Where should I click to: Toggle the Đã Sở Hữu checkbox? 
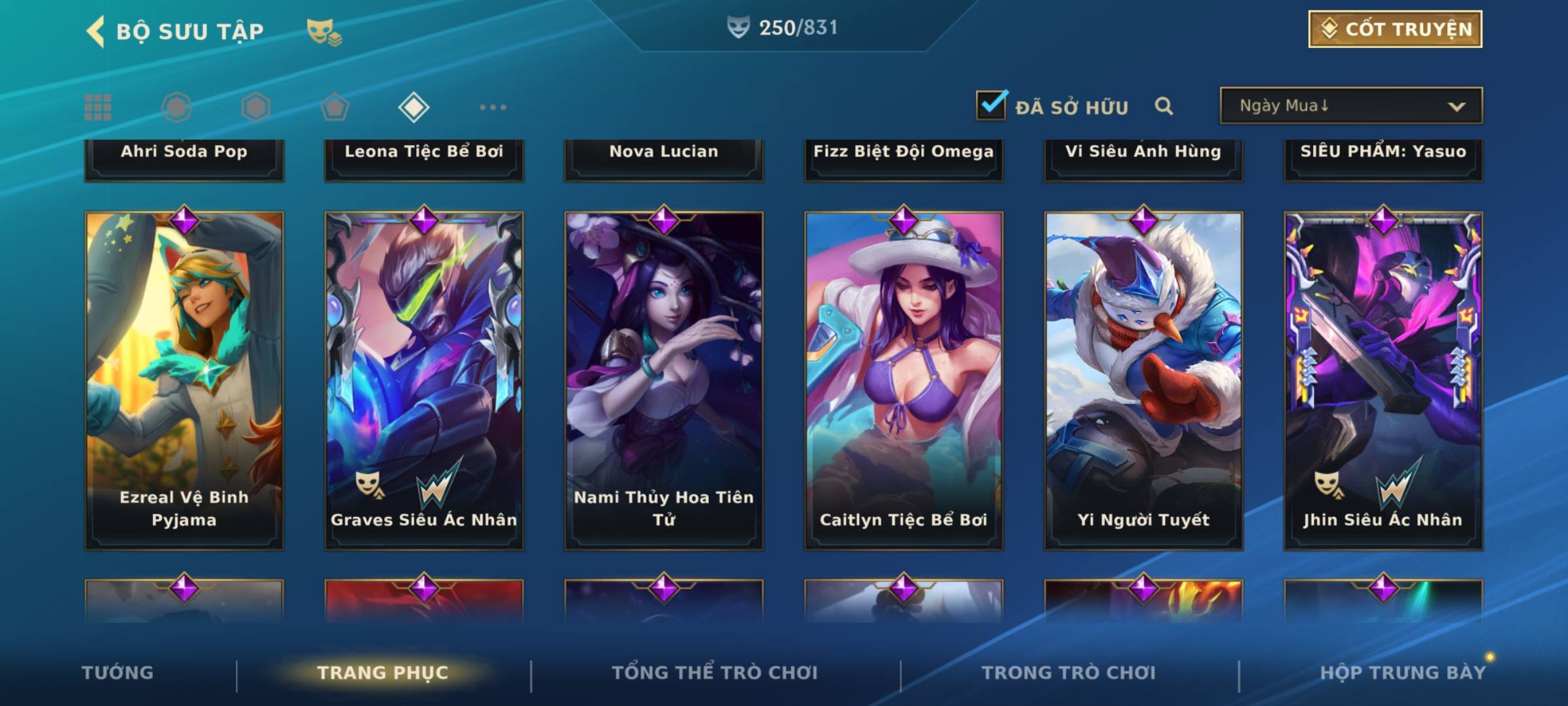pyautogui.click(x=991, y=105)
